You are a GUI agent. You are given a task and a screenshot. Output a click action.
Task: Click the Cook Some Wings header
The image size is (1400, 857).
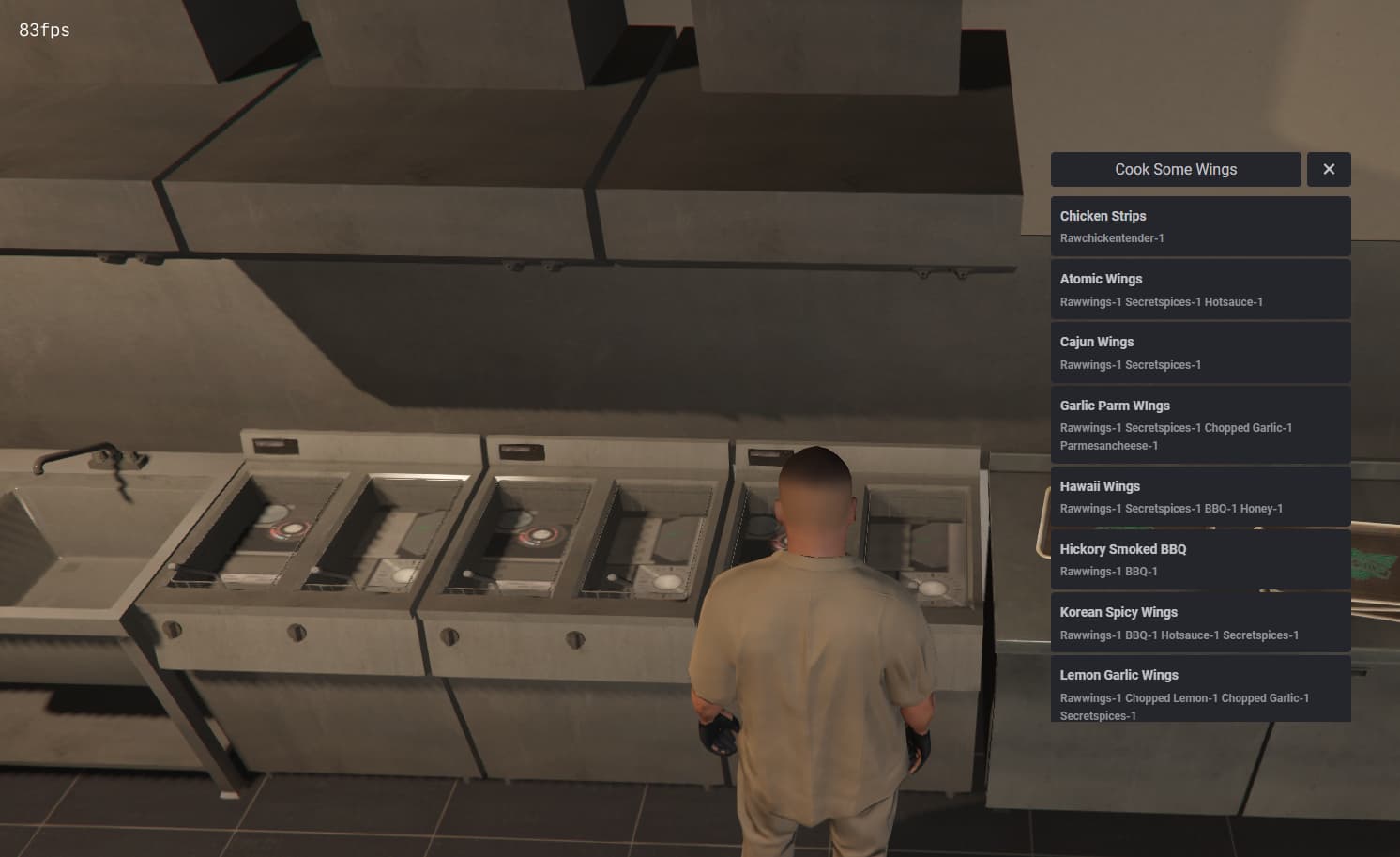(1175, 169)
